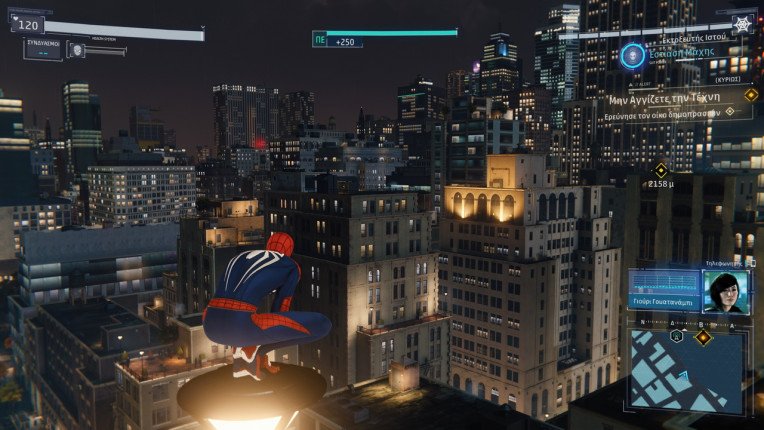Open the 'Μην Αγγίζετε την Τέχνη' mission tracker

coord(676,99)
